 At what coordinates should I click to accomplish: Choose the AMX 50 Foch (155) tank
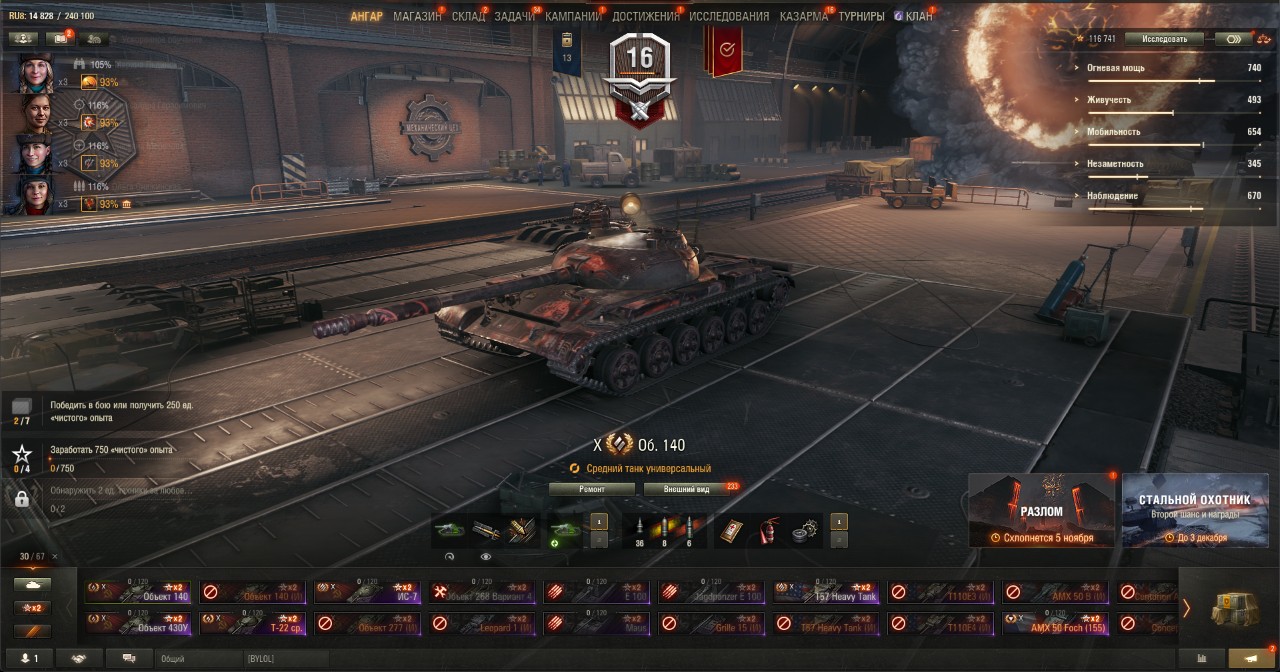pyautogui.click(x=1056, y=624)
